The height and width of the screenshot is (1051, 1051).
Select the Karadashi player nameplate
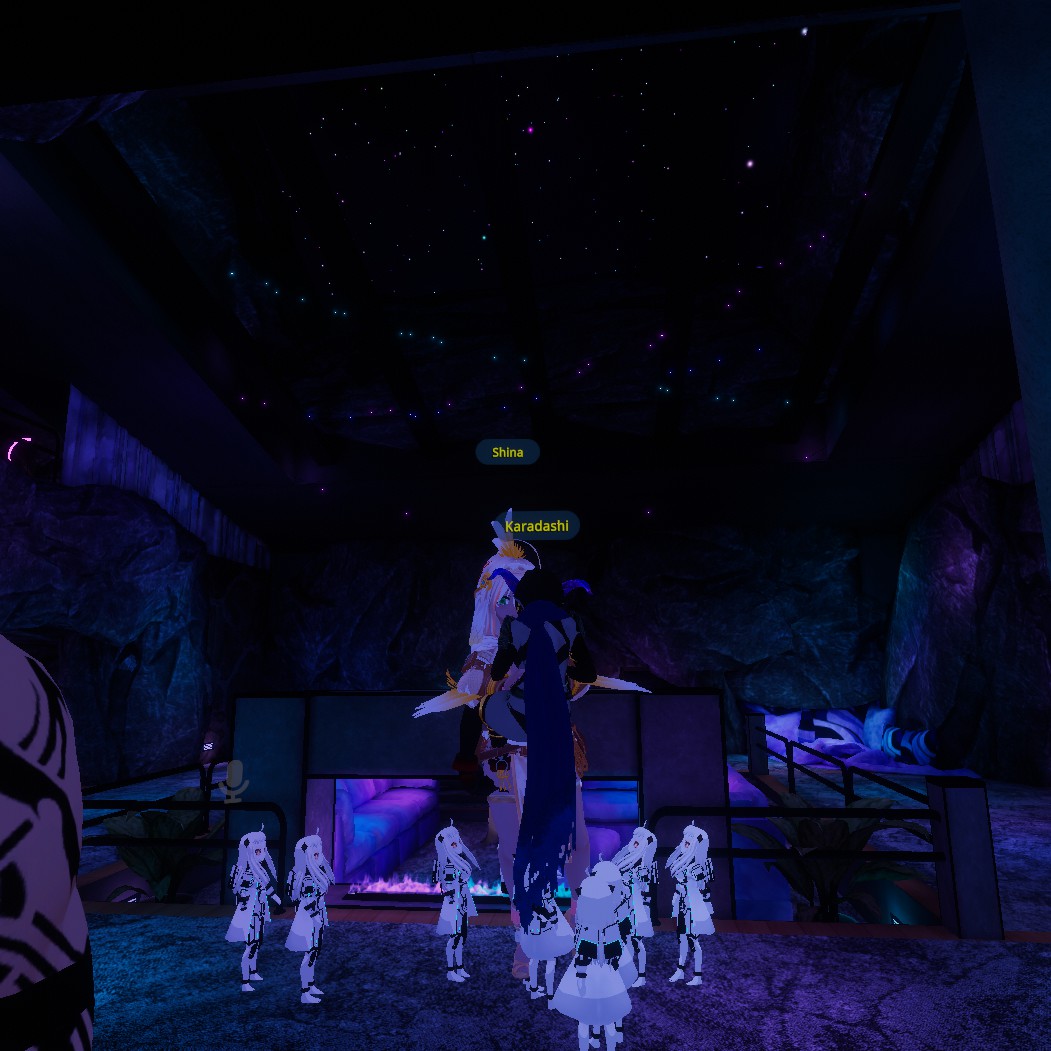coord(537,525)
